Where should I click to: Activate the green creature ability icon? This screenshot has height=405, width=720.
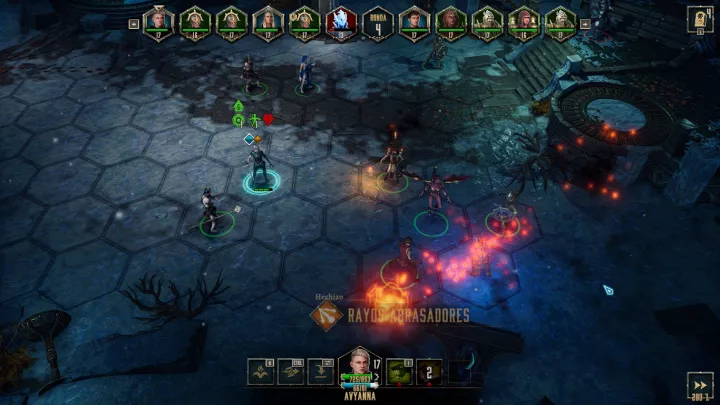(x=400, y=372)
